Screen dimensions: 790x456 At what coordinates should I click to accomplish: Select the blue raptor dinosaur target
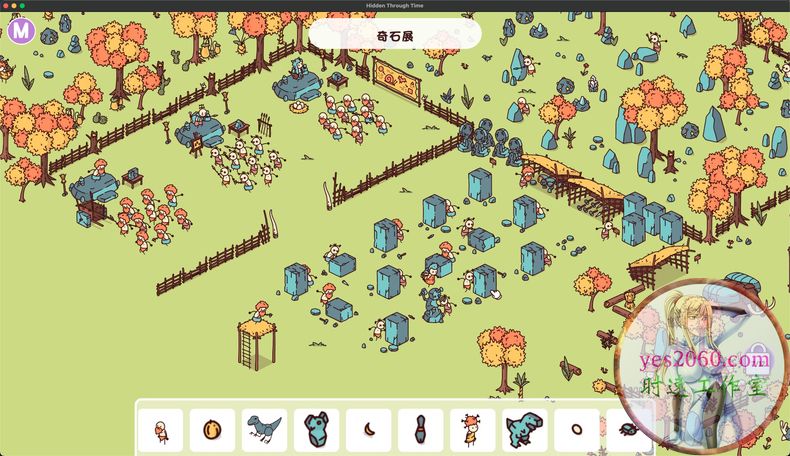point(264,430)
